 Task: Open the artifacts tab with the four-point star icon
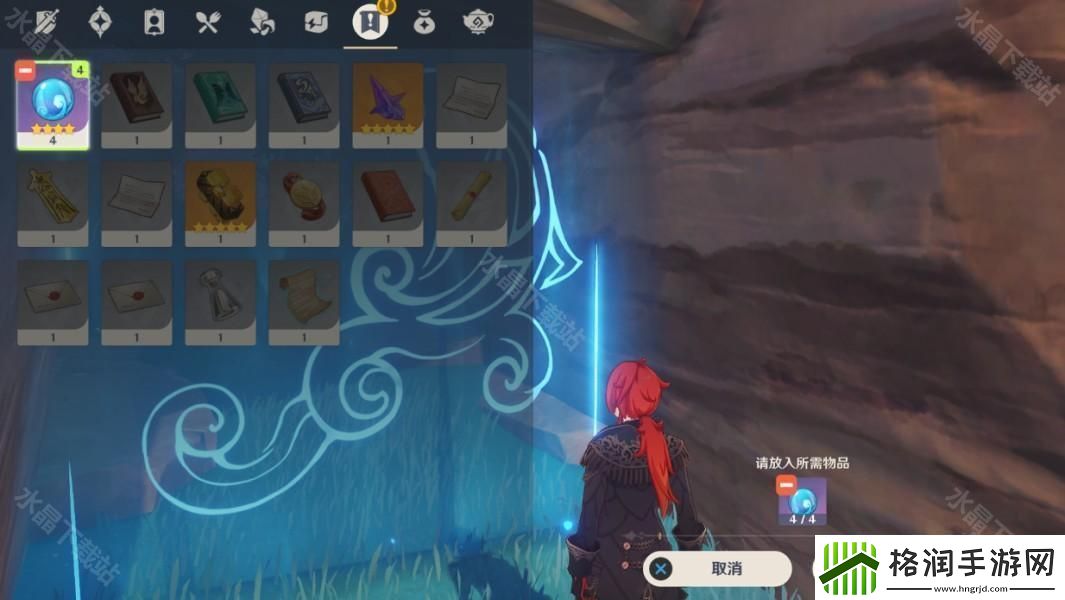(101, 22)
